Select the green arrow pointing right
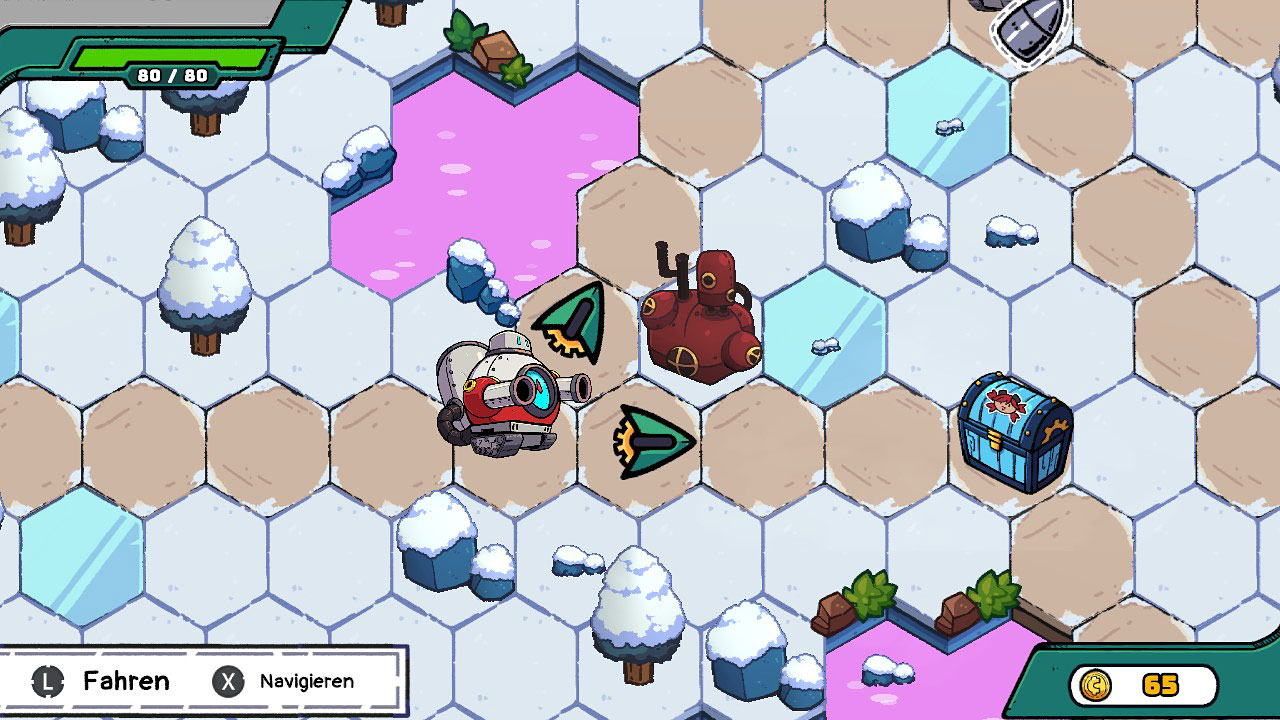 654,441
